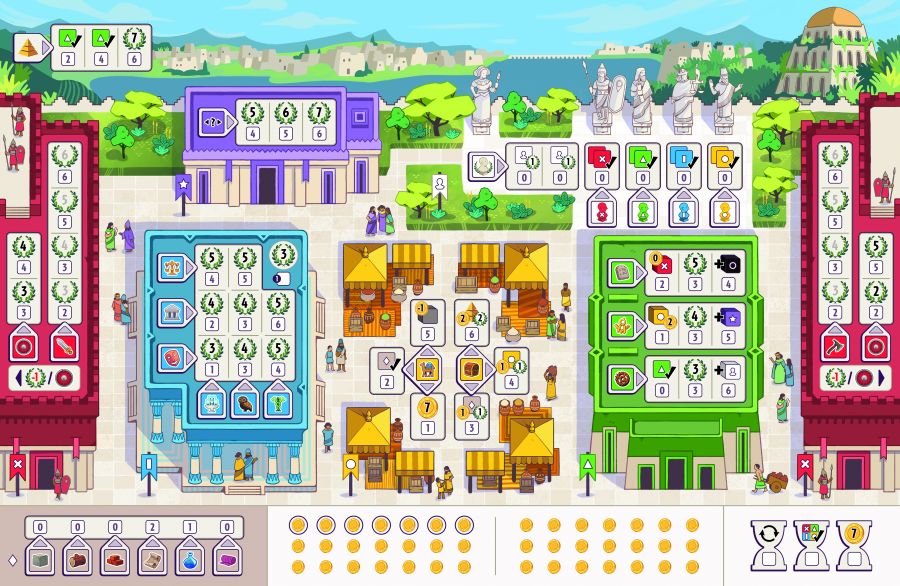Select the question mark tile on the purple building
The width and height of the screenshot is (900, 586).
[213, 118]
